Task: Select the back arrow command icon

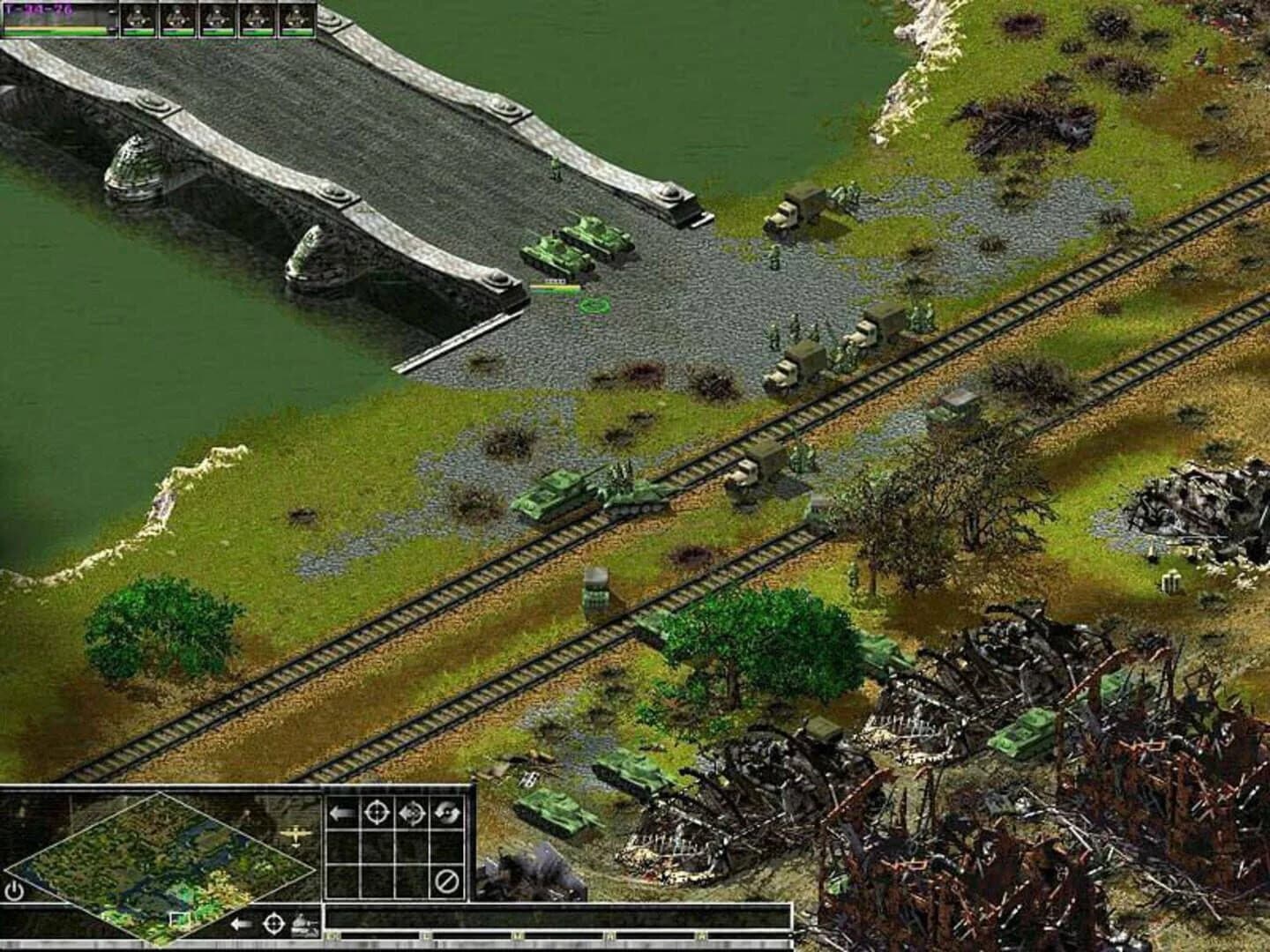Action: (342, 813)
